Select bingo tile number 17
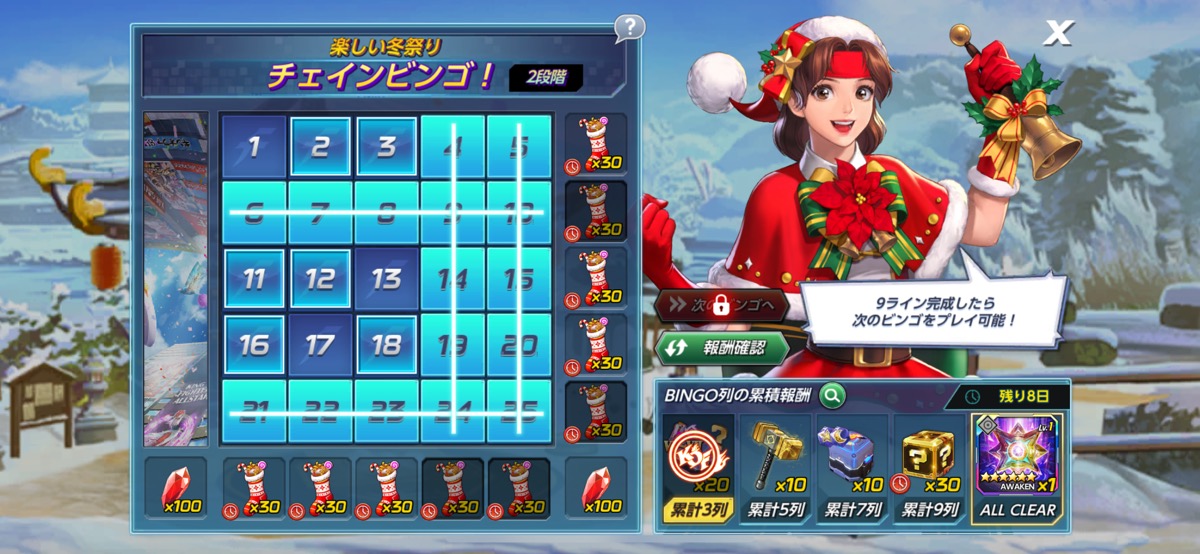 (320, 345)
